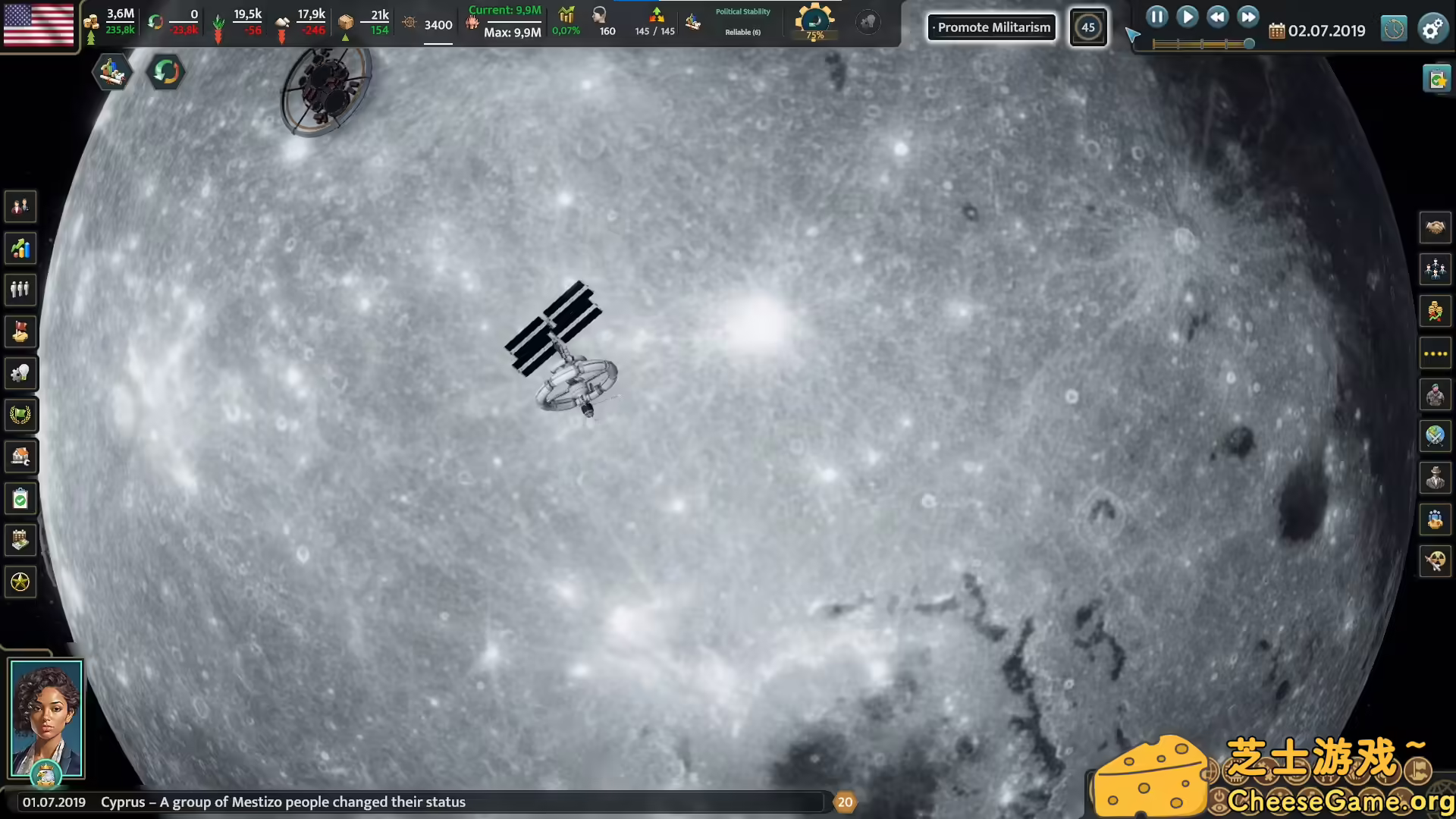
Task: Fast forward the game speed
Action: point(1247,17)
